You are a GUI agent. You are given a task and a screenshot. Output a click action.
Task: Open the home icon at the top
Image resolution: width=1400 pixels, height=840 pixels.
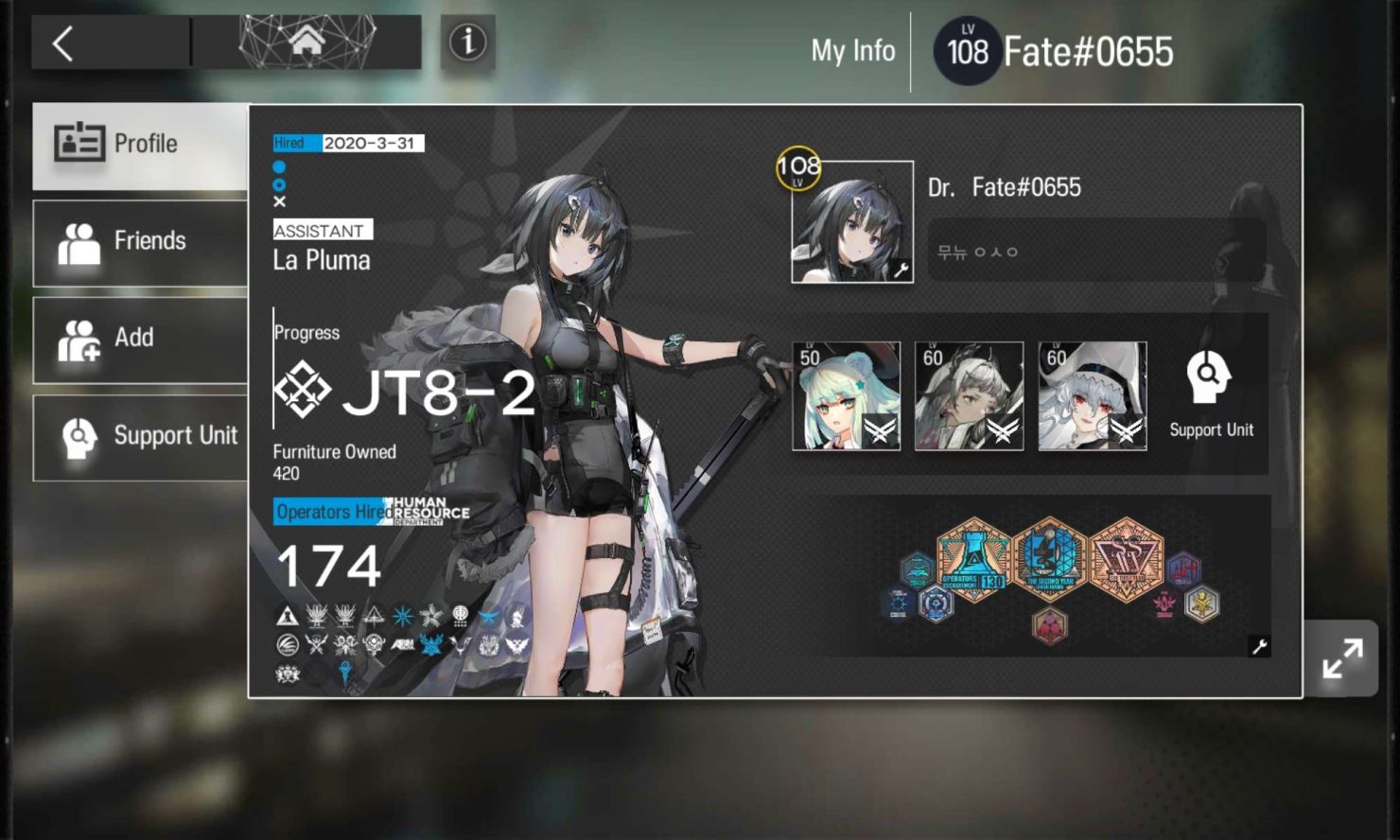[x=309, y=40]
